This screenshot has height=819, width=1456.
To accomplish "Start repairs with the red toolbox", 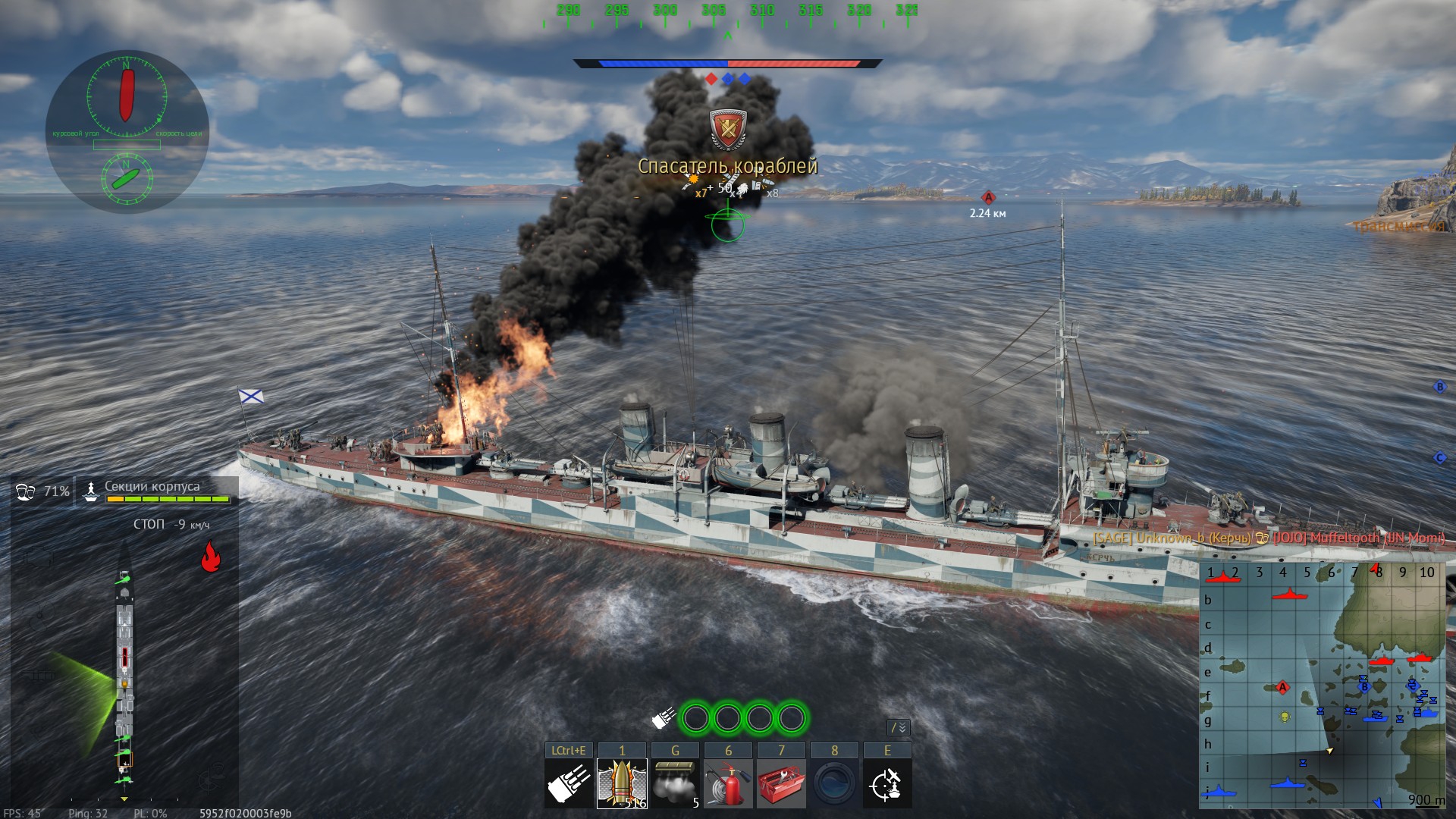I will (x=781, y=784).
